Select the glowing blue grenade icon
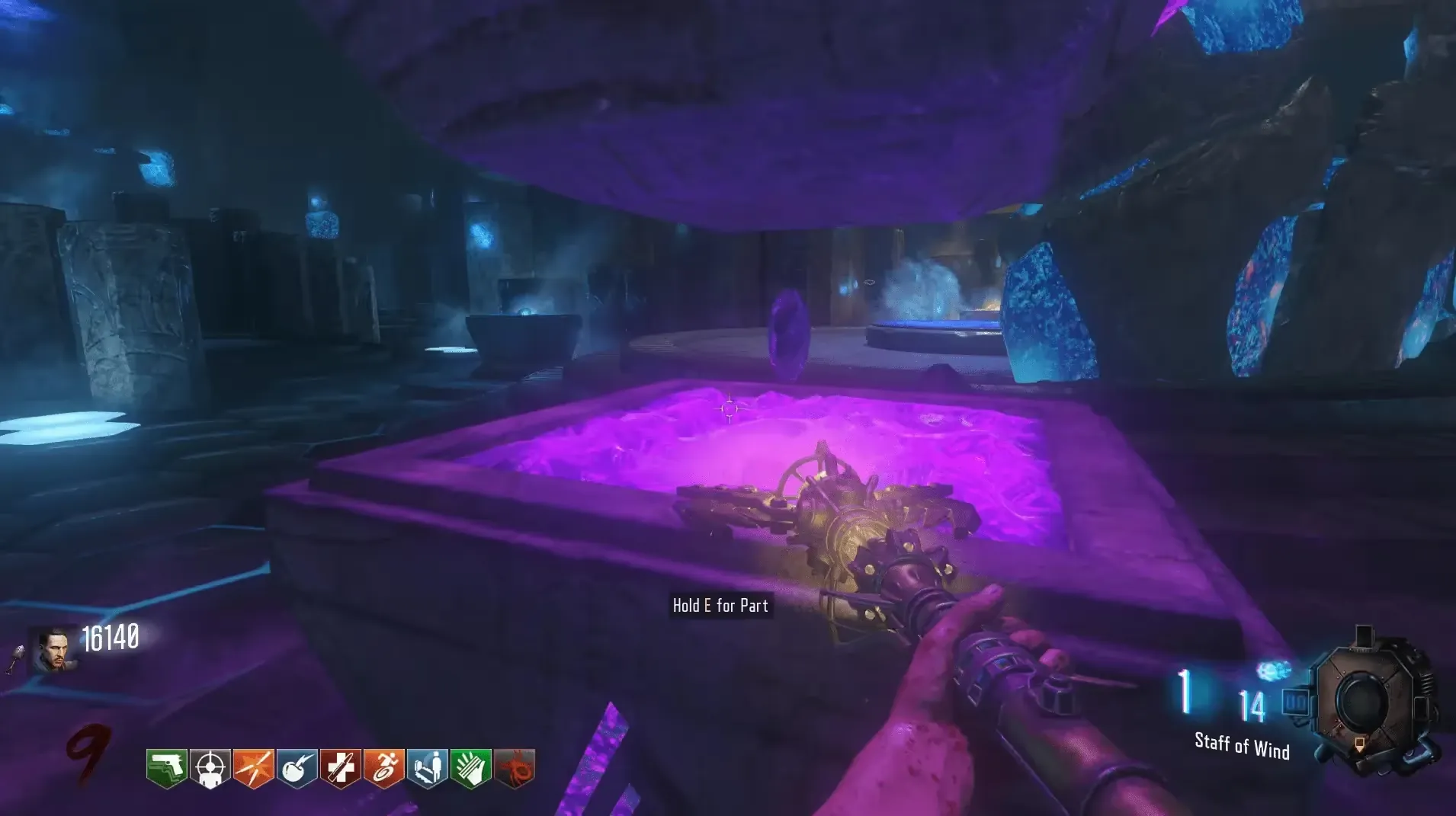Viewport: 1456px width, 816px height. 1272,670
